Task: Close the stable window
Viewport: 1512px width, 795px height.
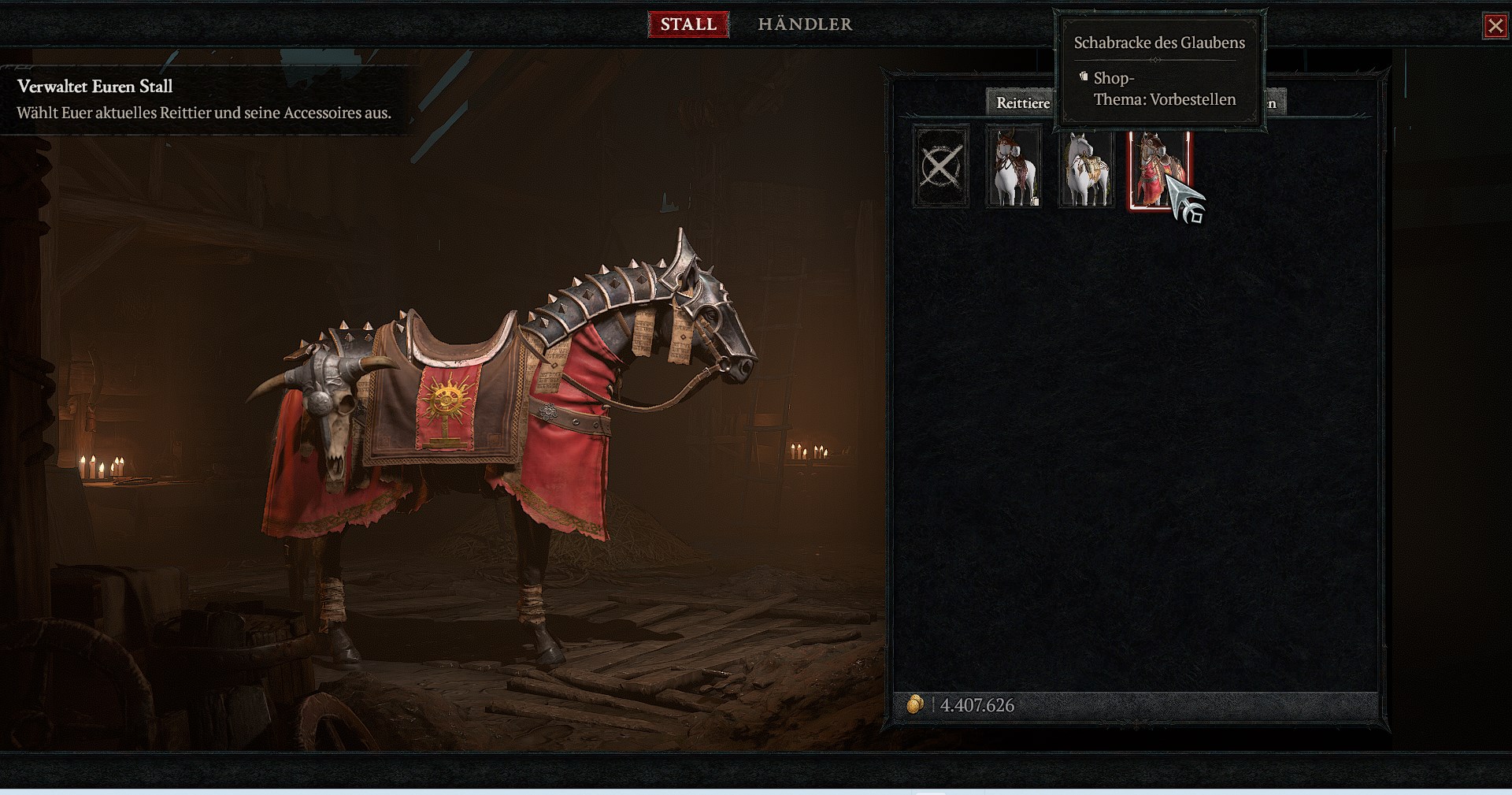Action: (x=1494, y=26)
